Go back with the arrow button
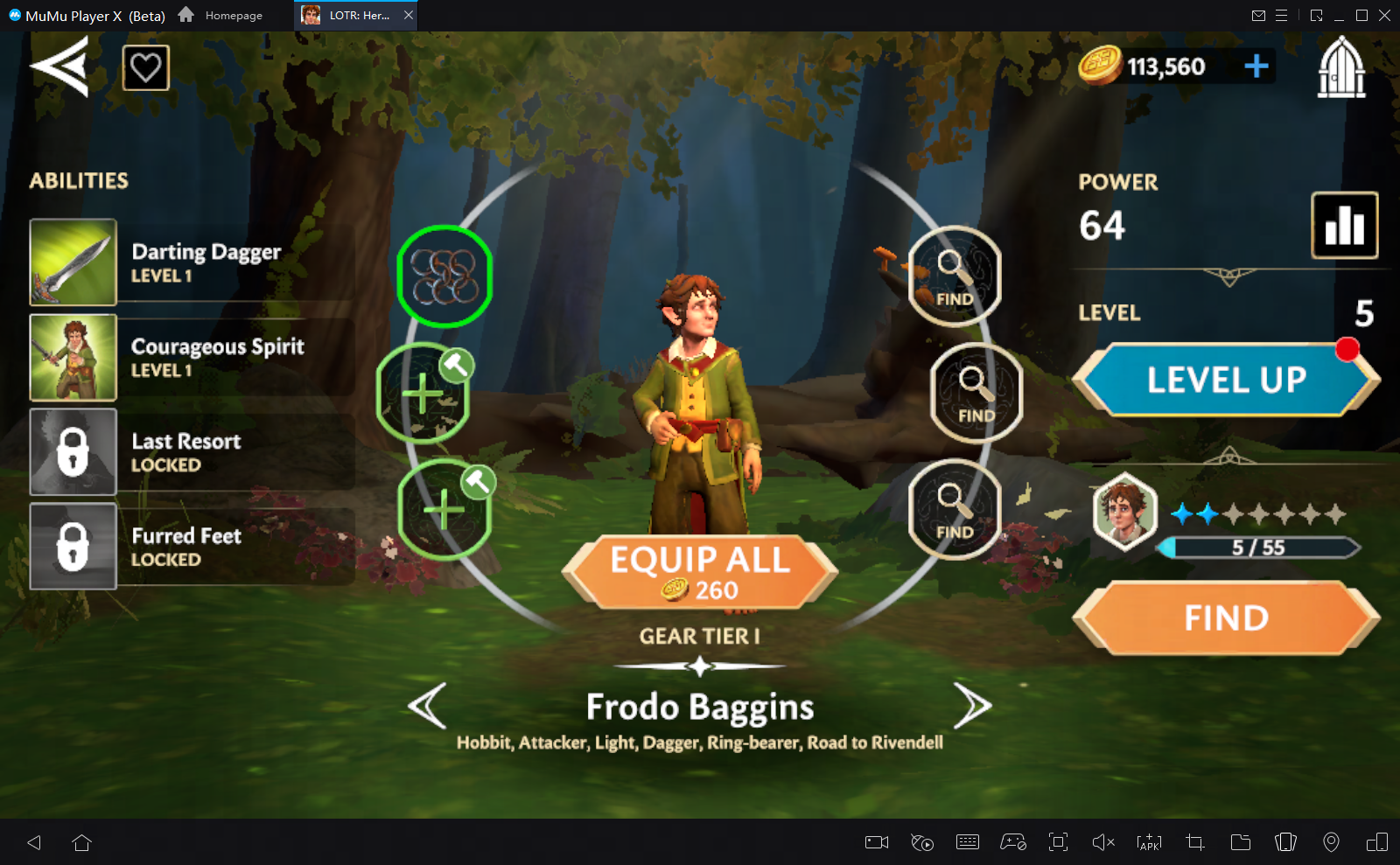This screenshot has height=865, width=1400. pyautogui.click(x=59, y=66)
